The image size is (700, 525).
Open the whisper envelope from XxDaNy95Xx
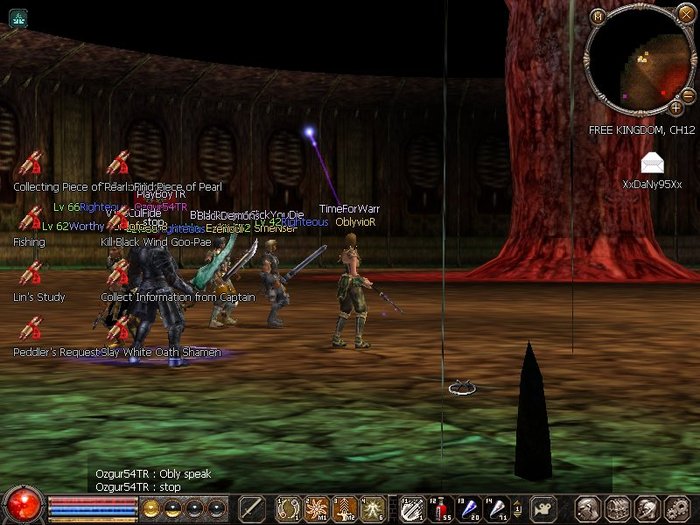click(x=652, y=163)
